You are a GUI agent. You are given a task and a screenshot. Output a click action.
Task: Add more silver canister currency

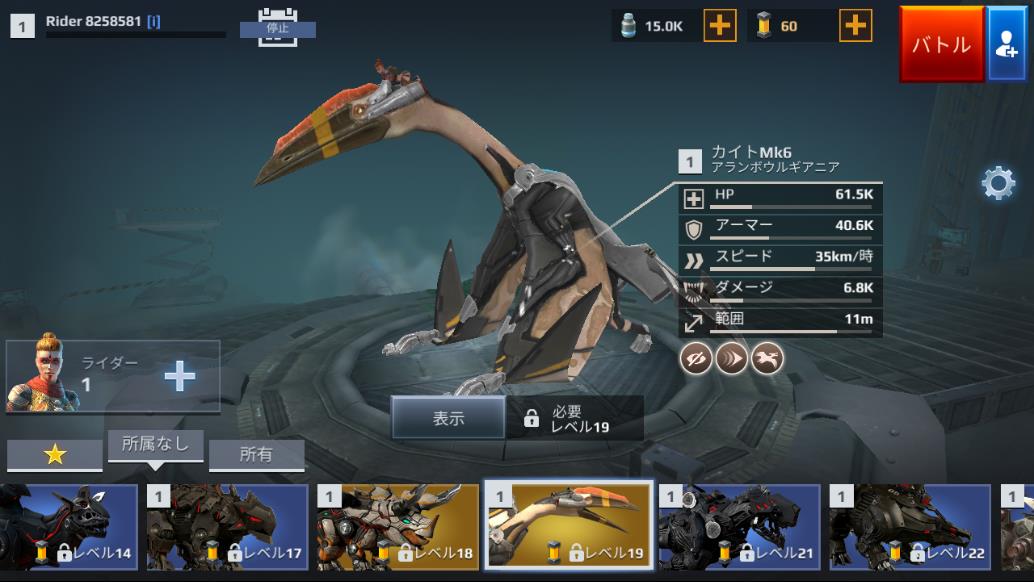[x=720, y=26]
